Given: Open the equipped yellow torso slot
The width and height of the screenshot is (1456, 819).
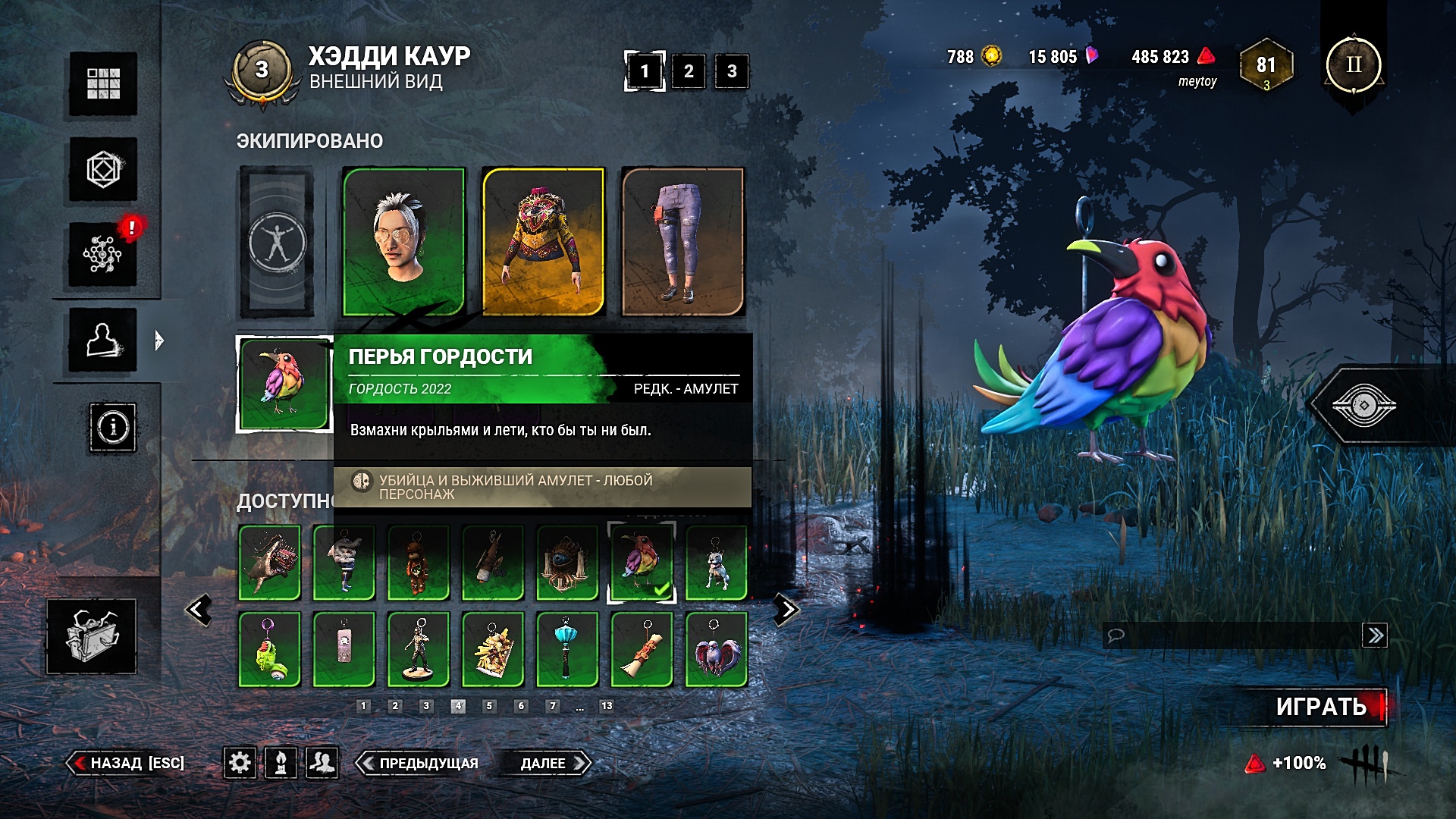Looking at the screenshot, I should click(543, 241).
